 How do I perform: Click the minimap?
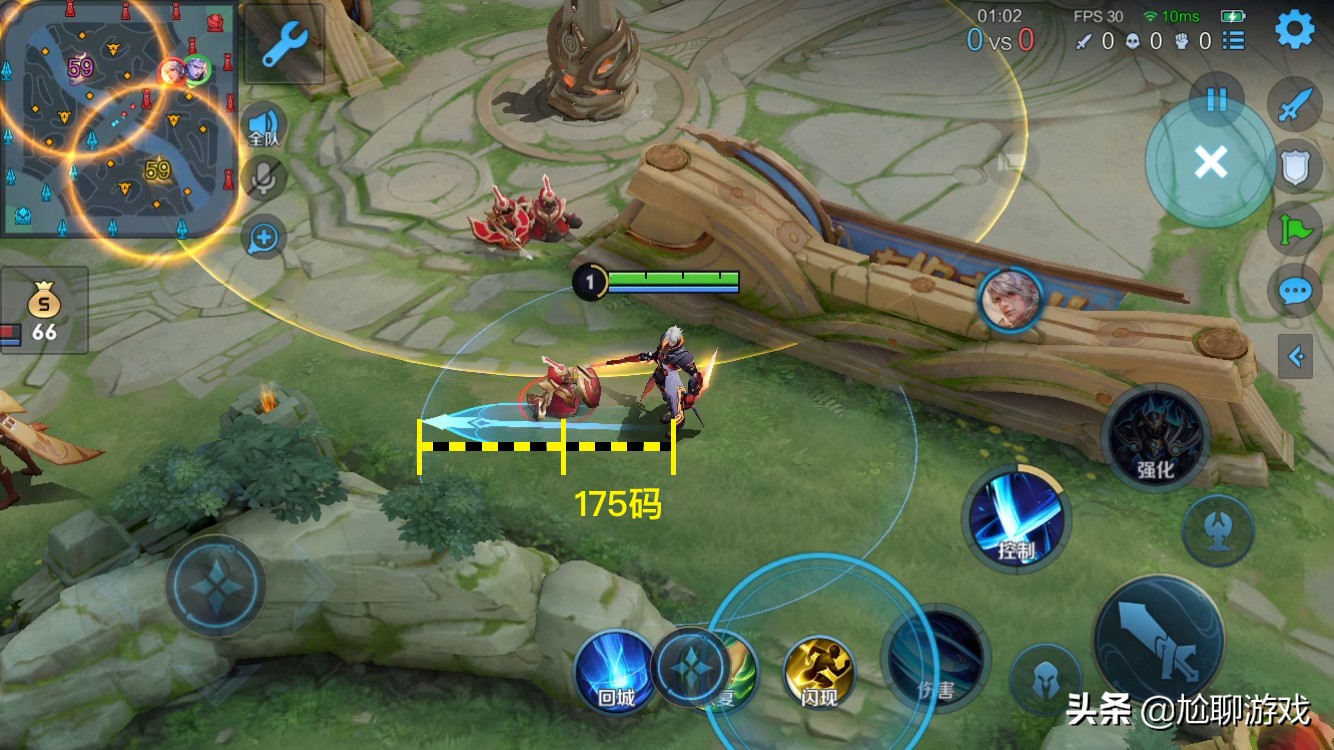click(x=118, y=118)
